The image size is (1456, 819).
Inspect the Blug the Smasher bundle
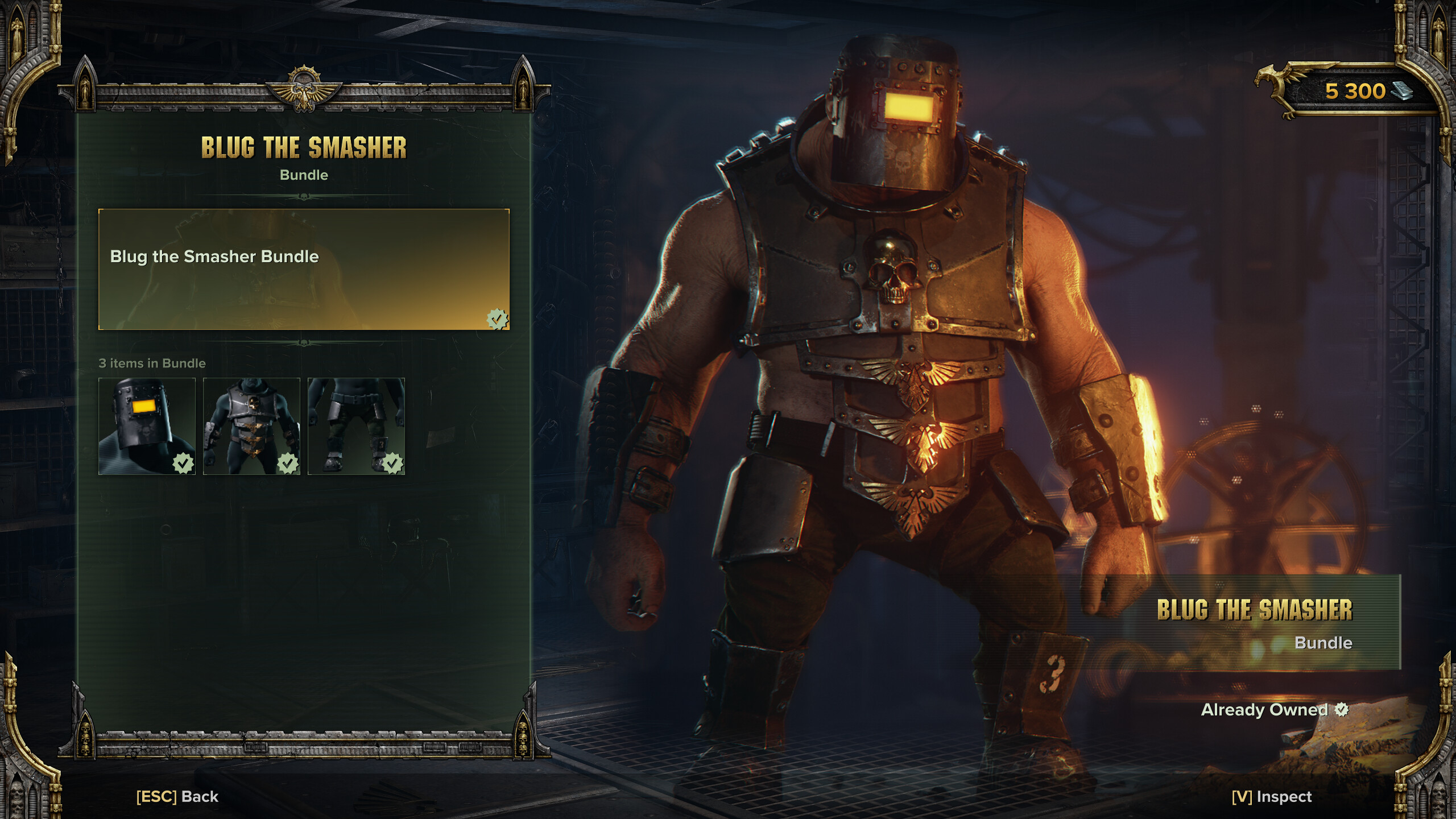[x=1272, y=796]
